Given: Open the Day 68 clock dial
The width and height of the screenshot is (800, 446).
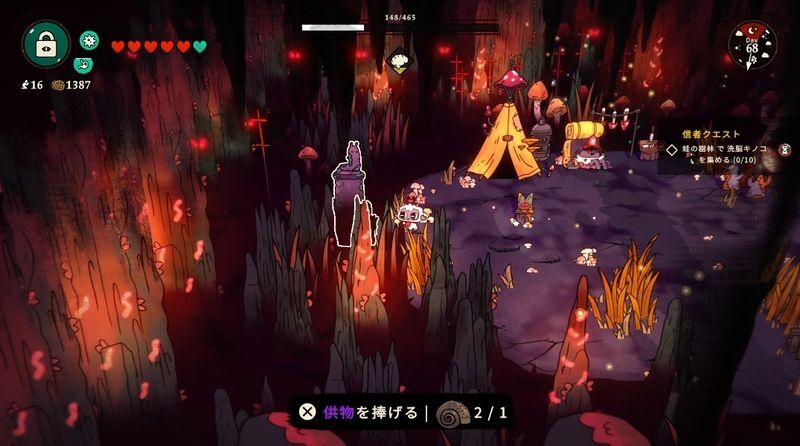Looking at the screenshot, I should (x=752, y=46).
